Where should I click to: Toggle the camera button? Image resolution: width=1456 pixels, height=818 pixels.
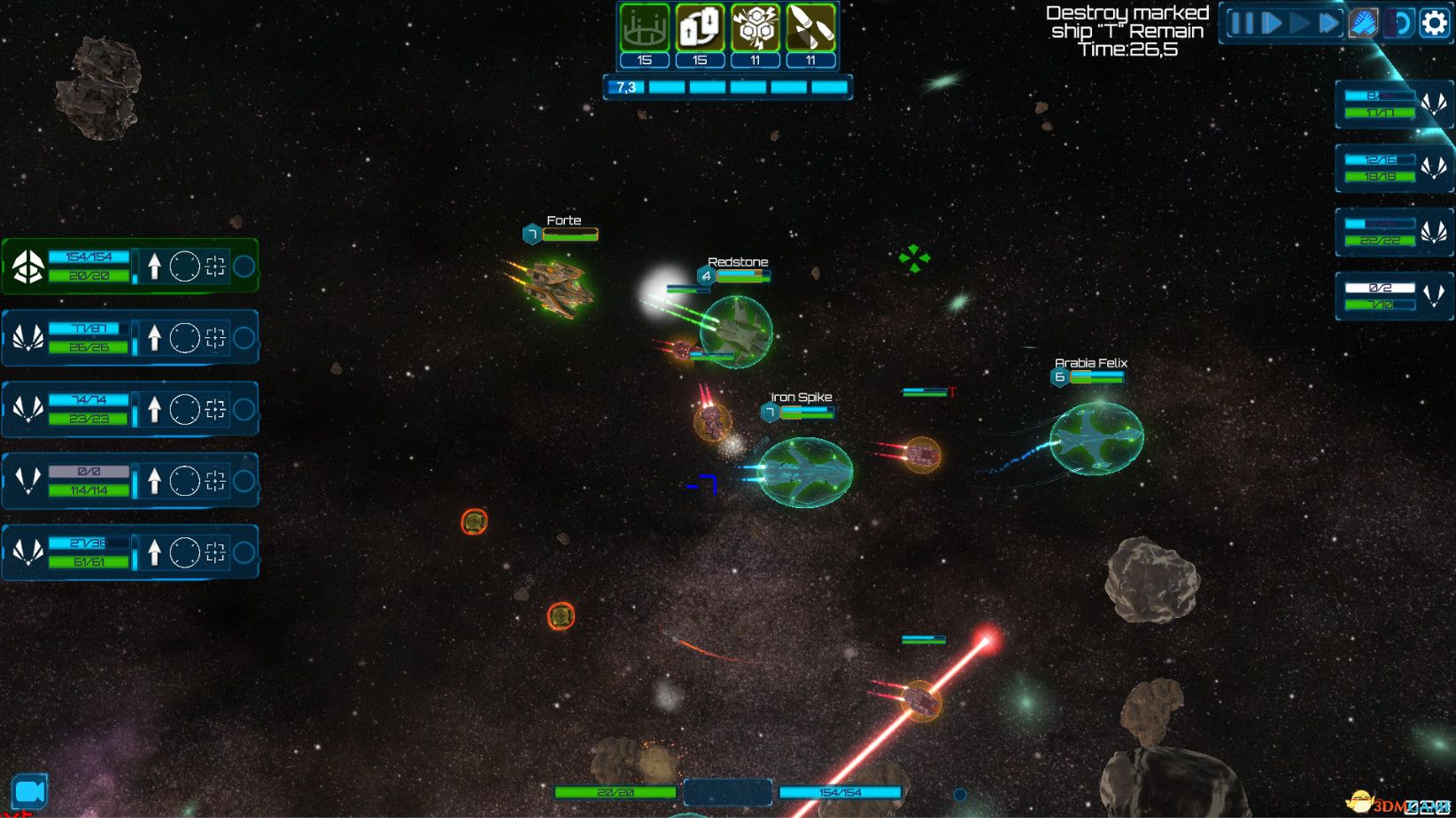tap(29, 791)
